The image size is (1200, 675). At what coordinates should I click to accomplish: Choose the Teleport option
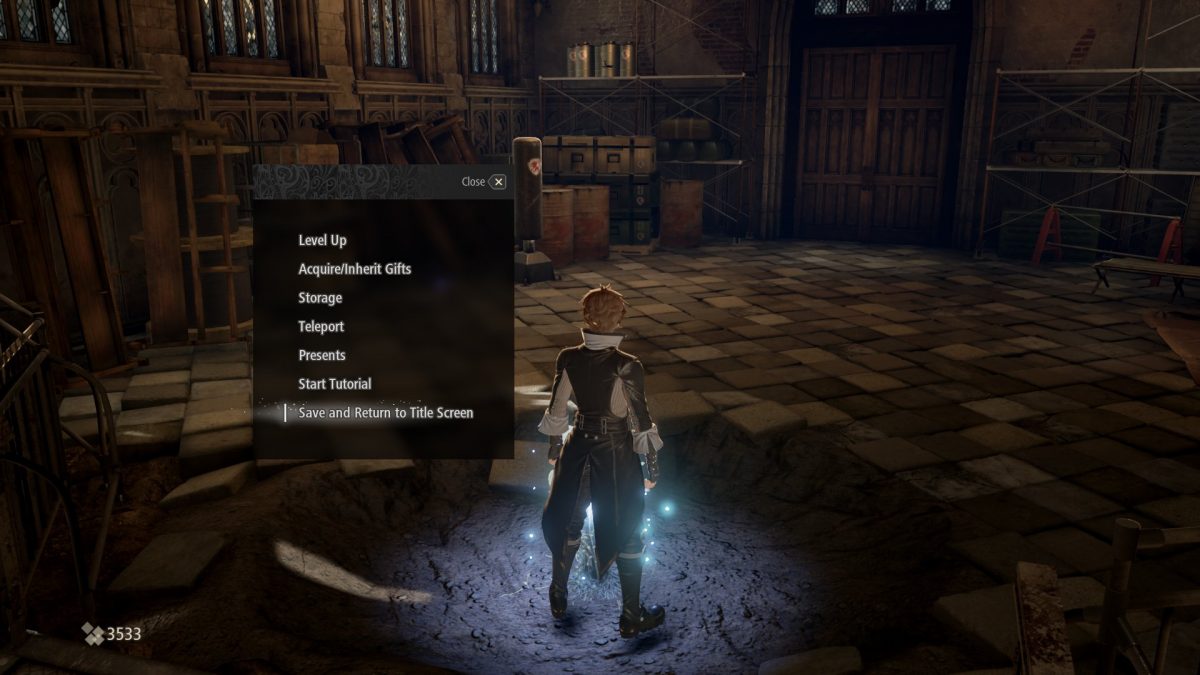tap(321, 326)
